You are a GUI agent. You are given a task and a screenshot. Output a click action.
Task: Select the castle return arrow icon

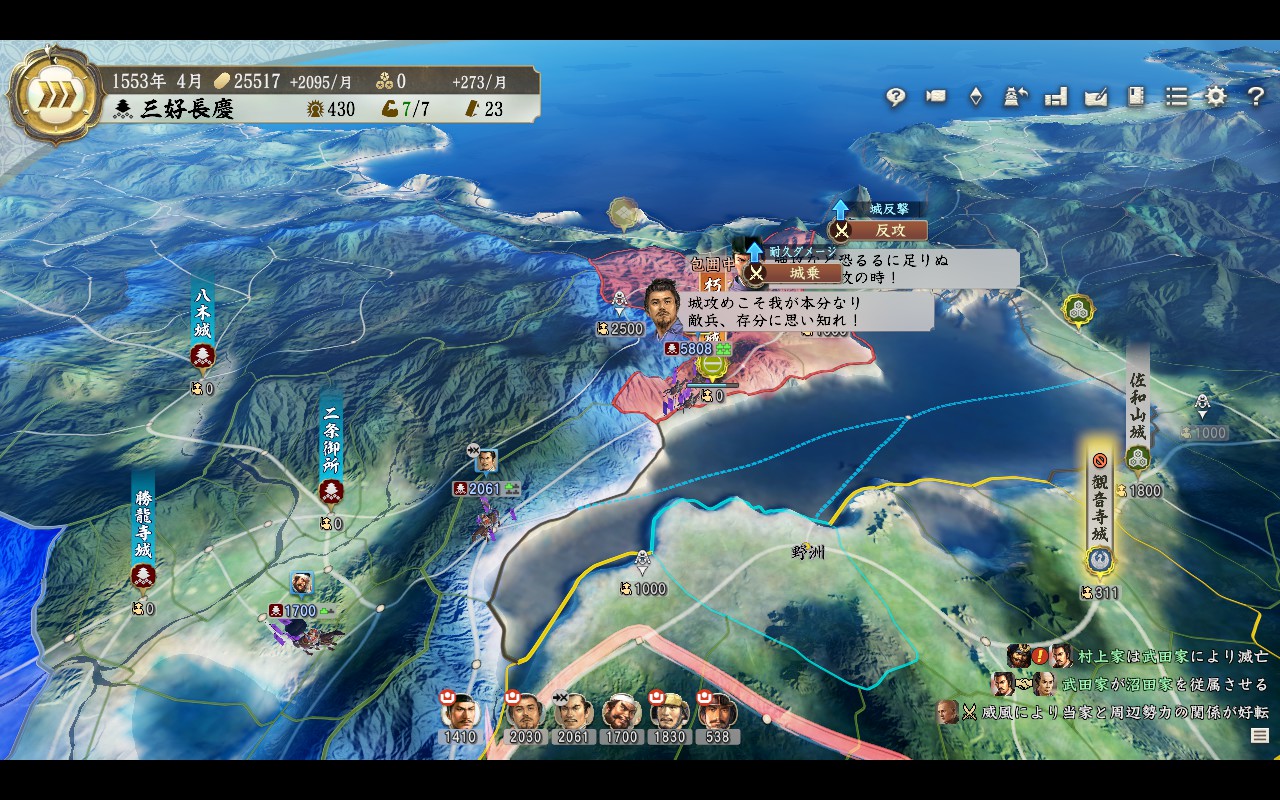pyautogui.click(x=1016, y=97)
